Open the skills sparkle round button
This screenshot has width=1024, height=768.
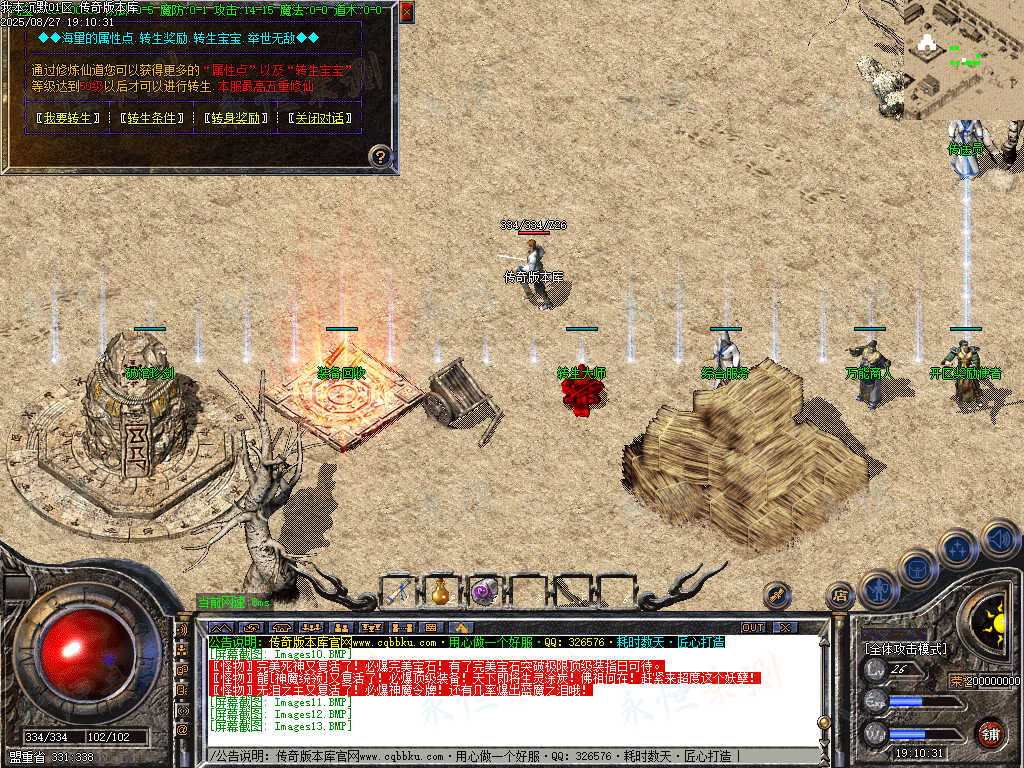point(958,548)
